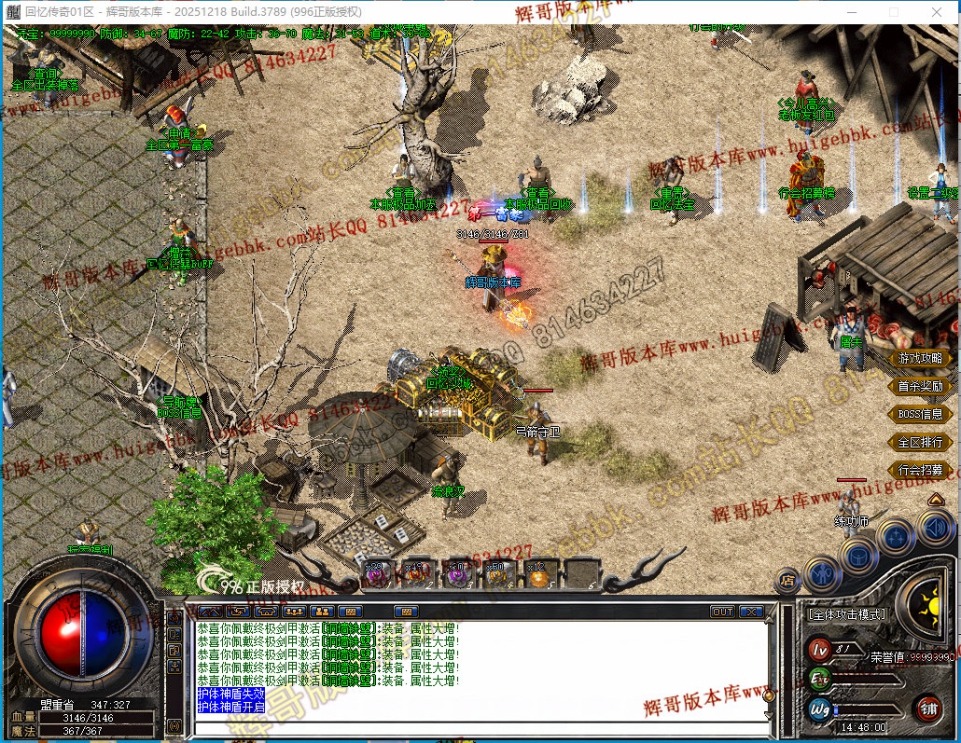Collapse the side menu with the up arrow

[936, 498]
